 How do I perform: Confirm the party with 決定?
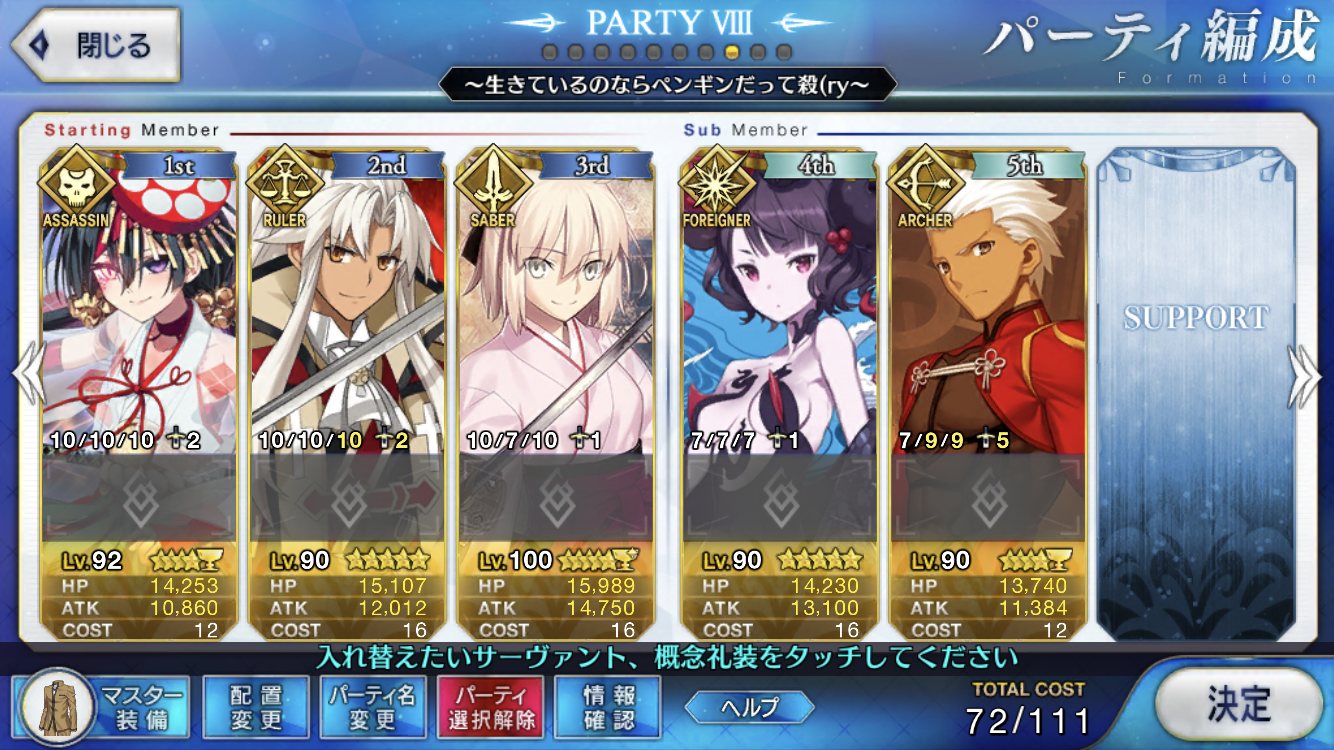click(x=1237, y=704)
